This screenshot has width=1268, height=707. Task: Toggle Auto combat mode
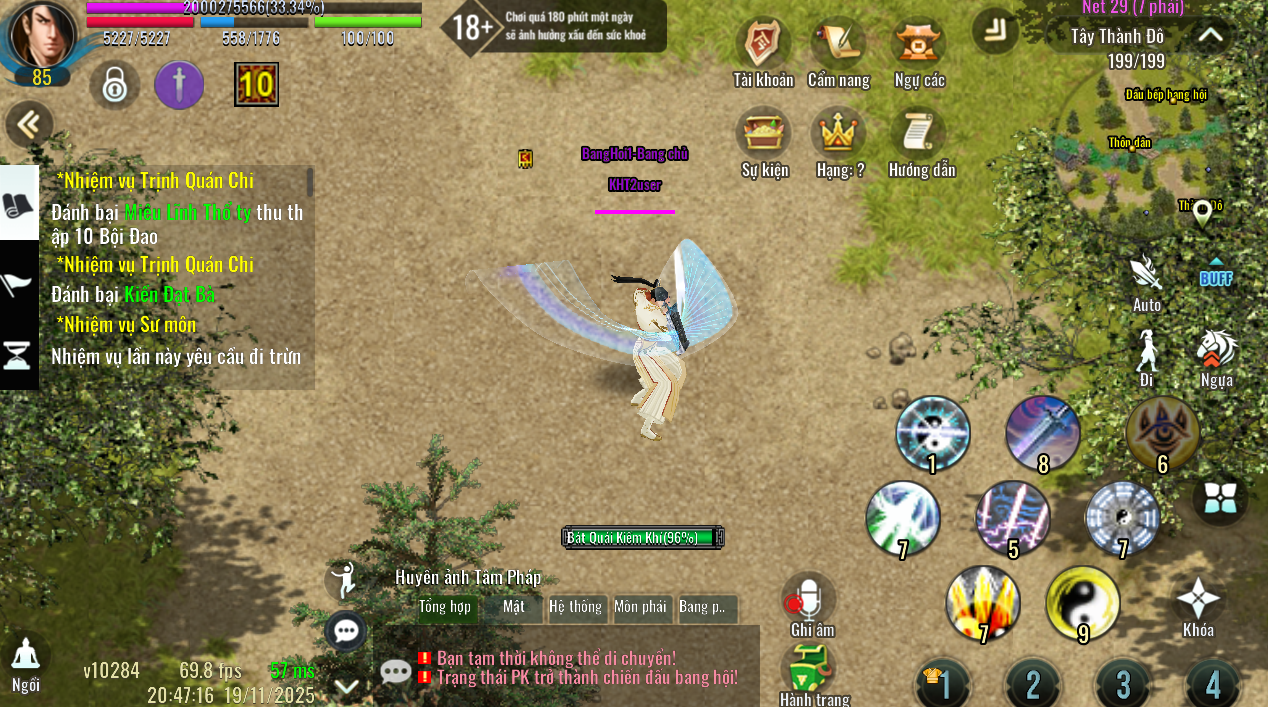click(x=1146, y=275)
